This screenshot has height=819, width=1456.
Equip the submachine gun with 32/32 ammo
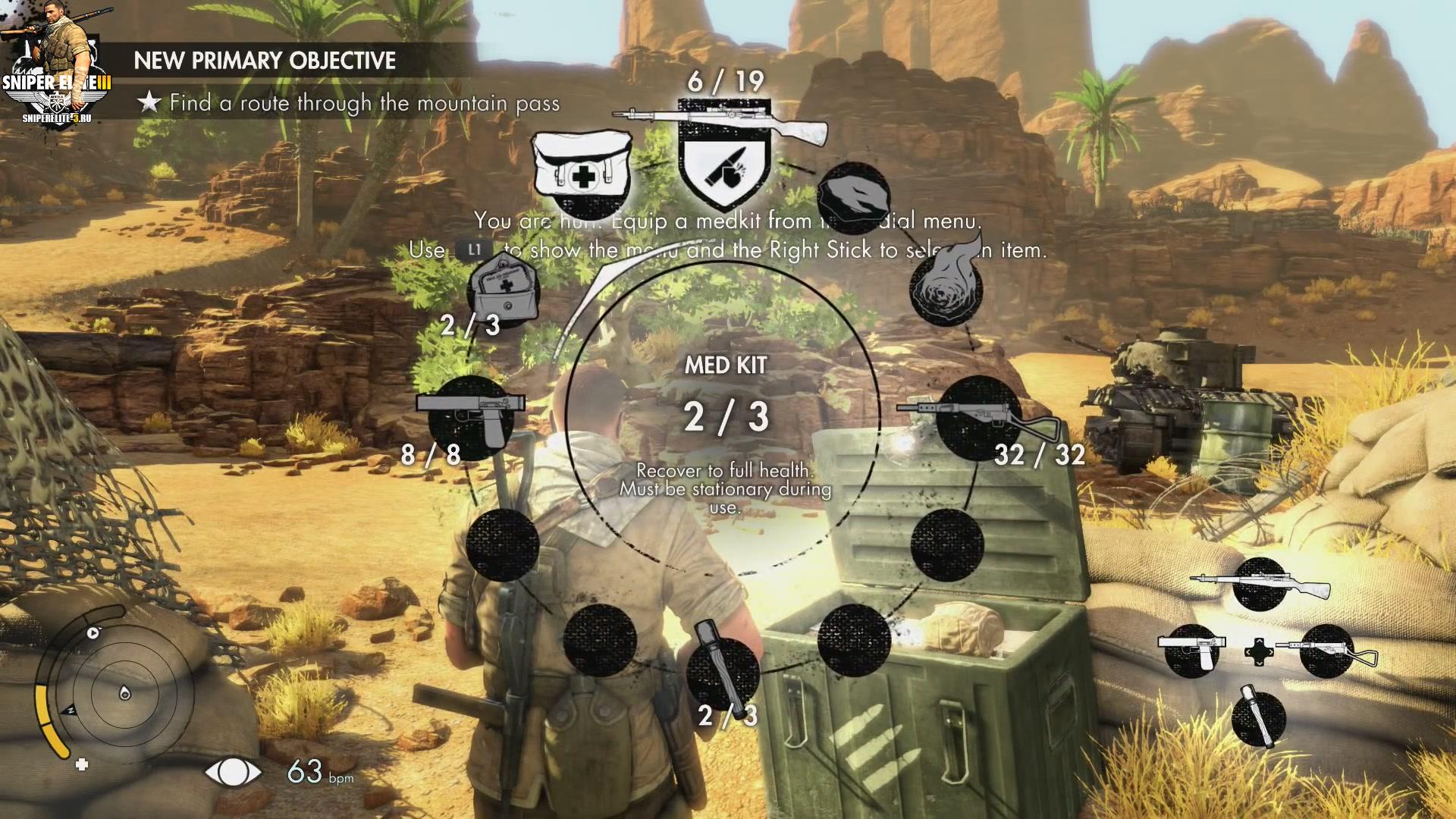pos(977,416)
